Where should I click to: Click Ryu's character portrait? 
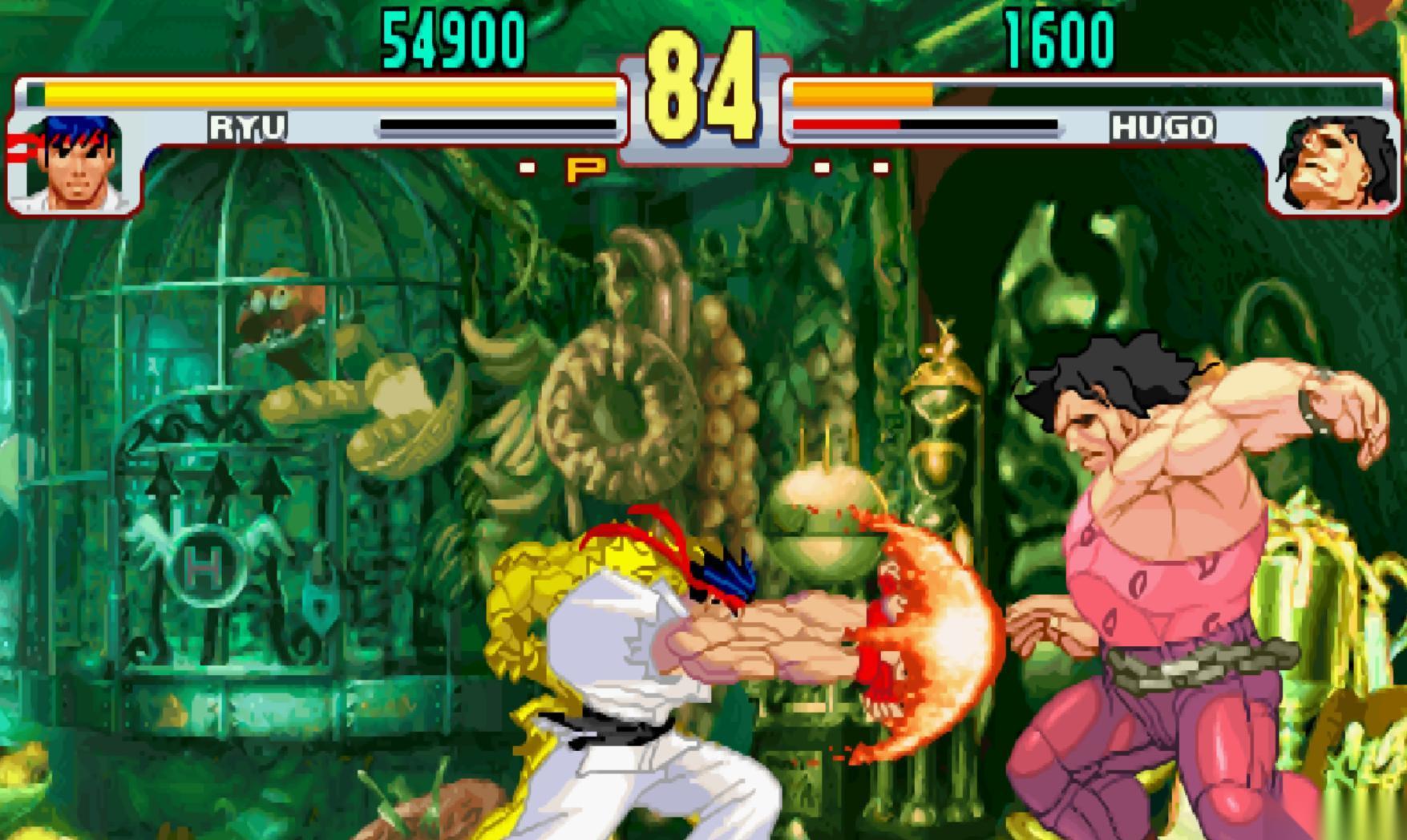[76, 164]
